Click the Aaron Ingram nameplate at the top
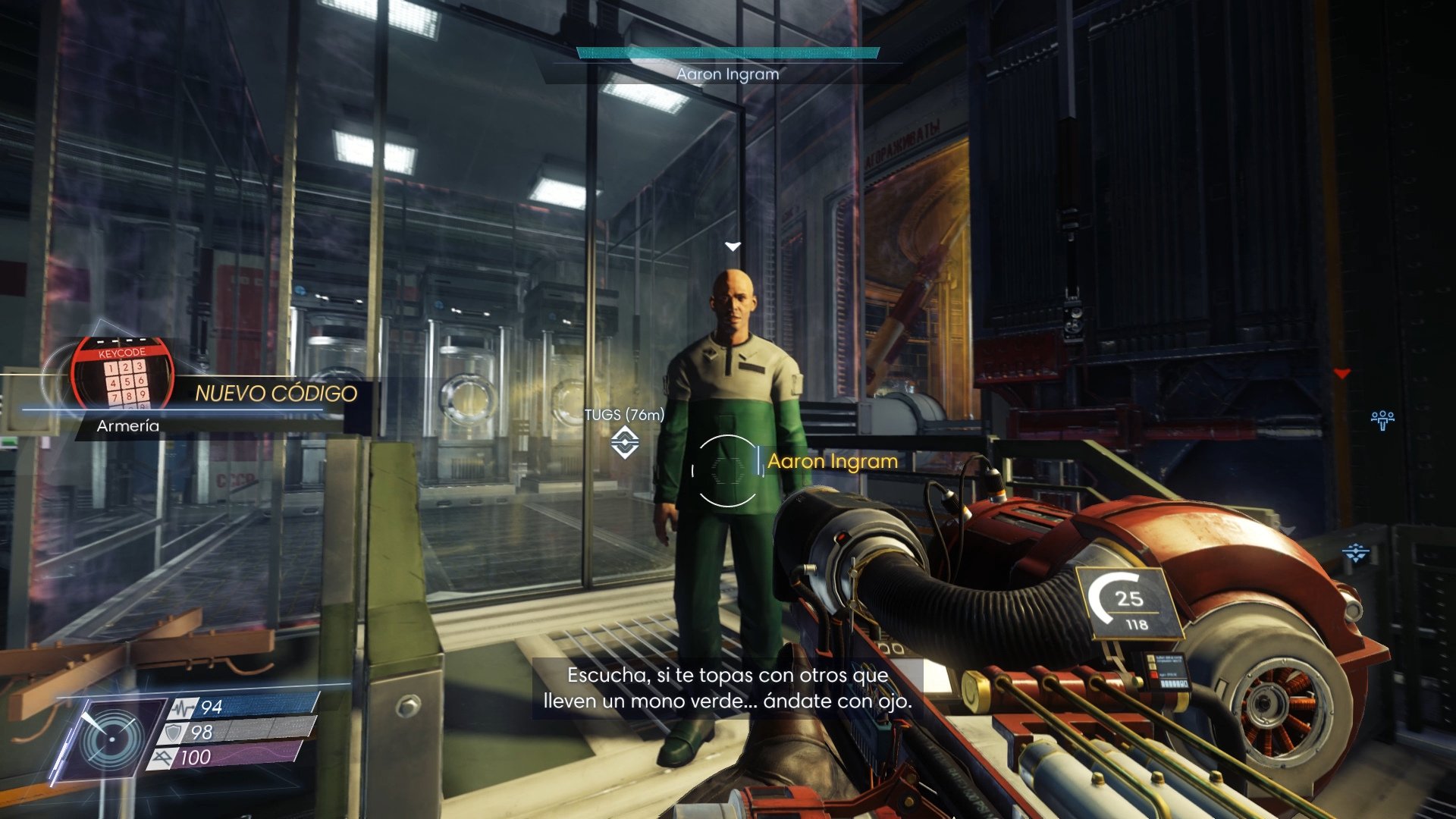The width and height of the screenshot is (1456, 819). [x=727, y=74]
